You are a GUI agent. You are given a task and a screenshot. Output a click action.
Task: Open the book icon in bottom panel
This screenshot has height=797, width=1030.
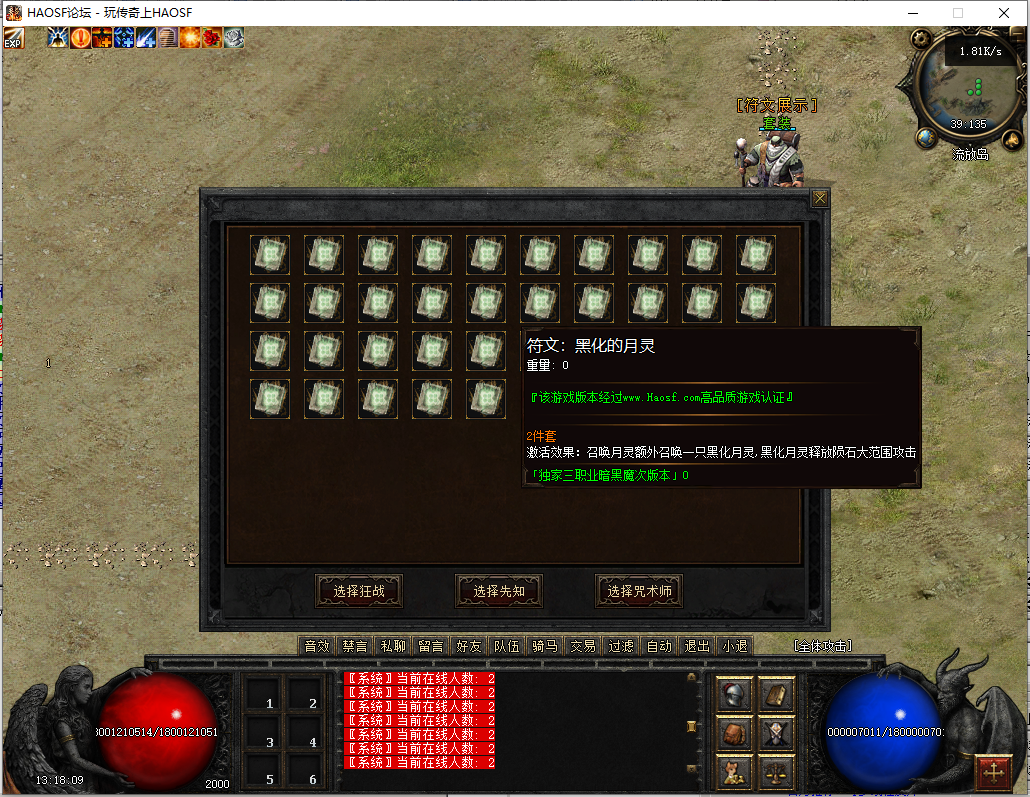click(776, 694)
